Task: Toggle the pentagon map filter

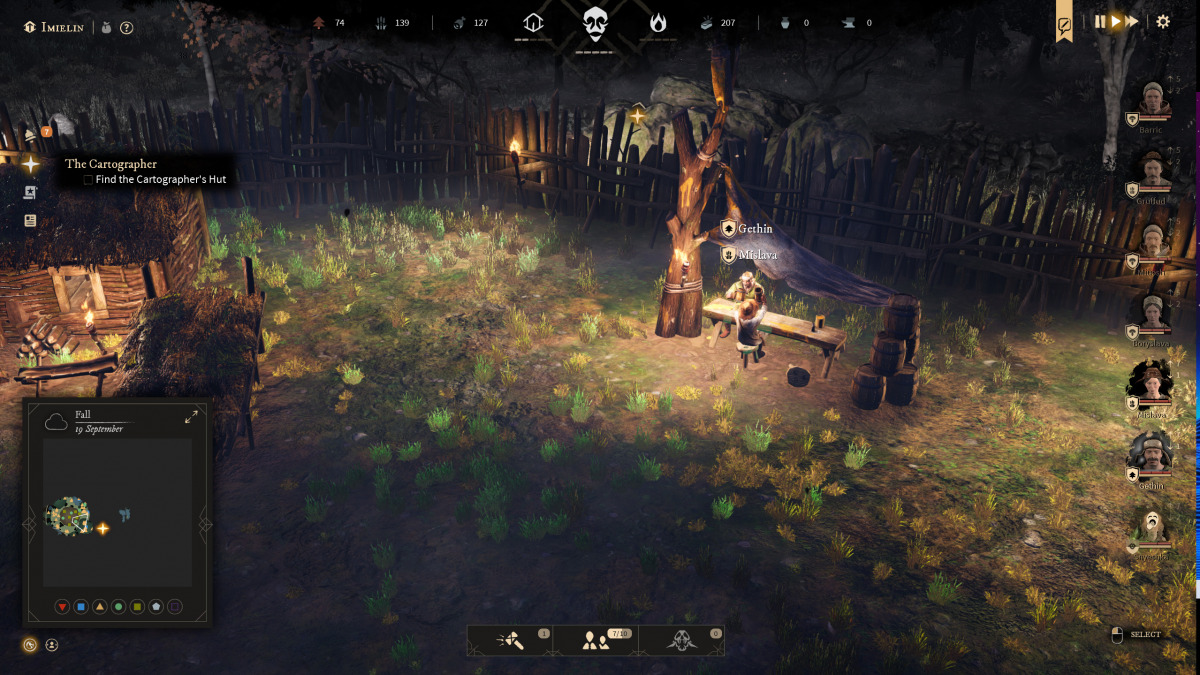Action: (x=156, y=607)
